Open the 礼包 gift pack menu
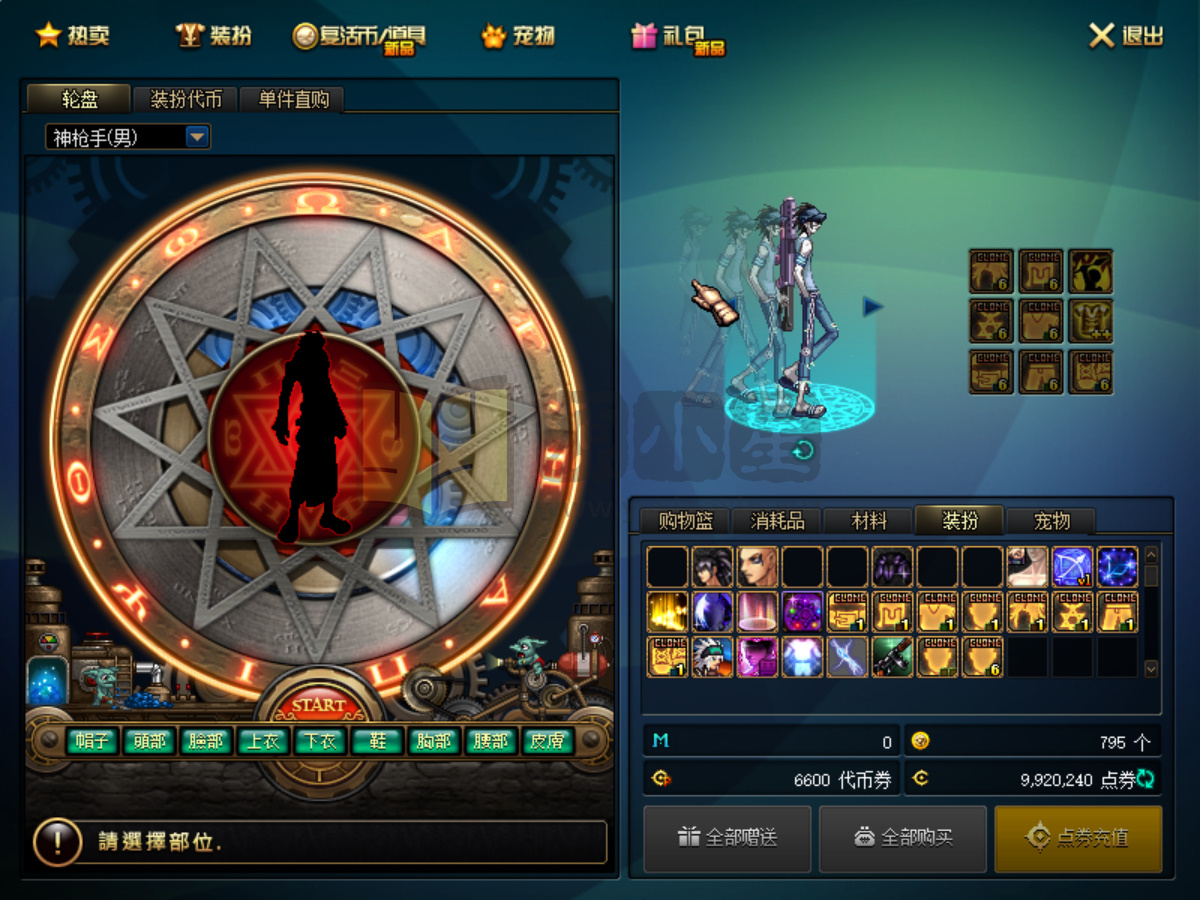The image size is (1200, 900). coord(677,37)
